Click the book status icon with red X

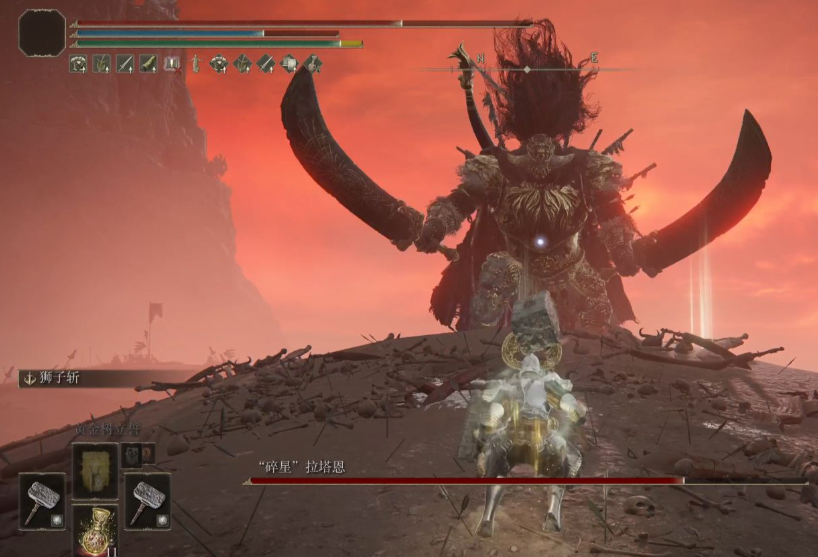tap(171, 64)
